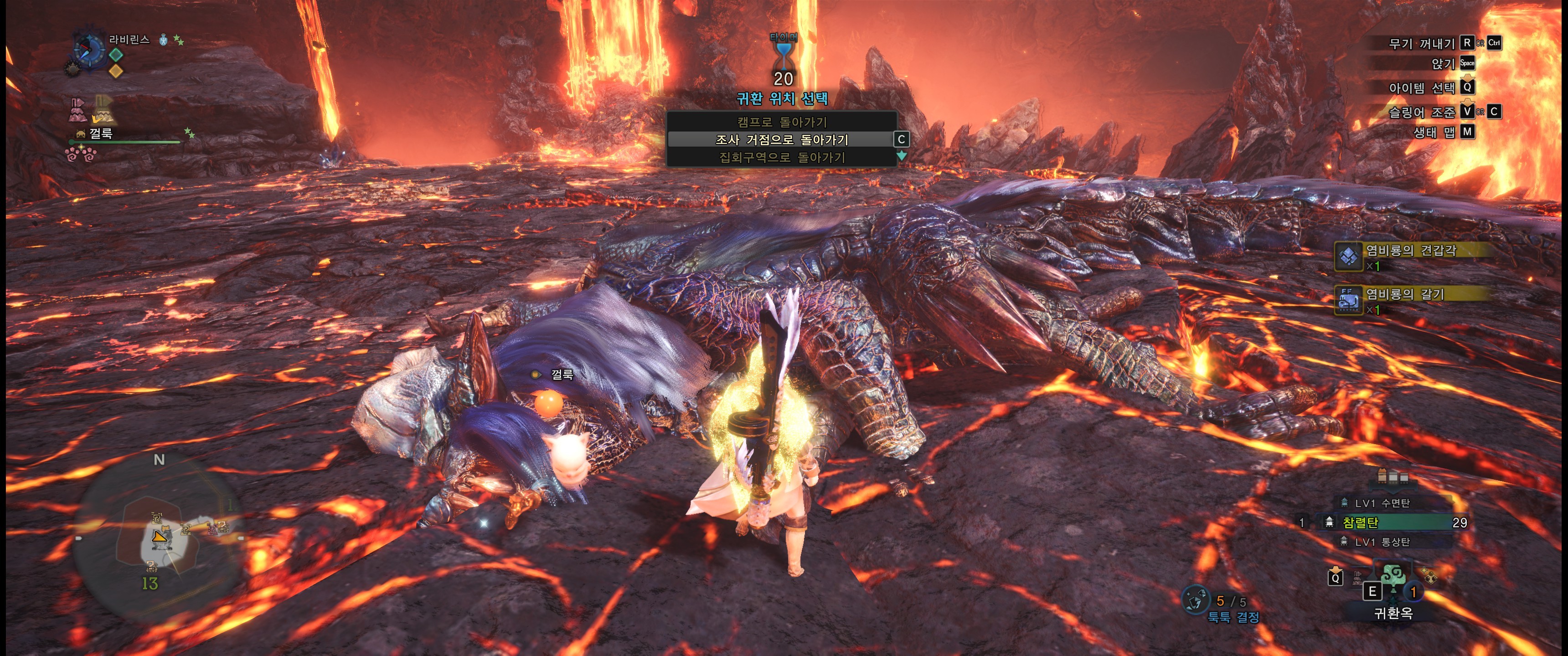This screenshot has height=656, width=1568.
Task: Switch ammo to LV1 수면탄
Action: [x=1382, y=503]
